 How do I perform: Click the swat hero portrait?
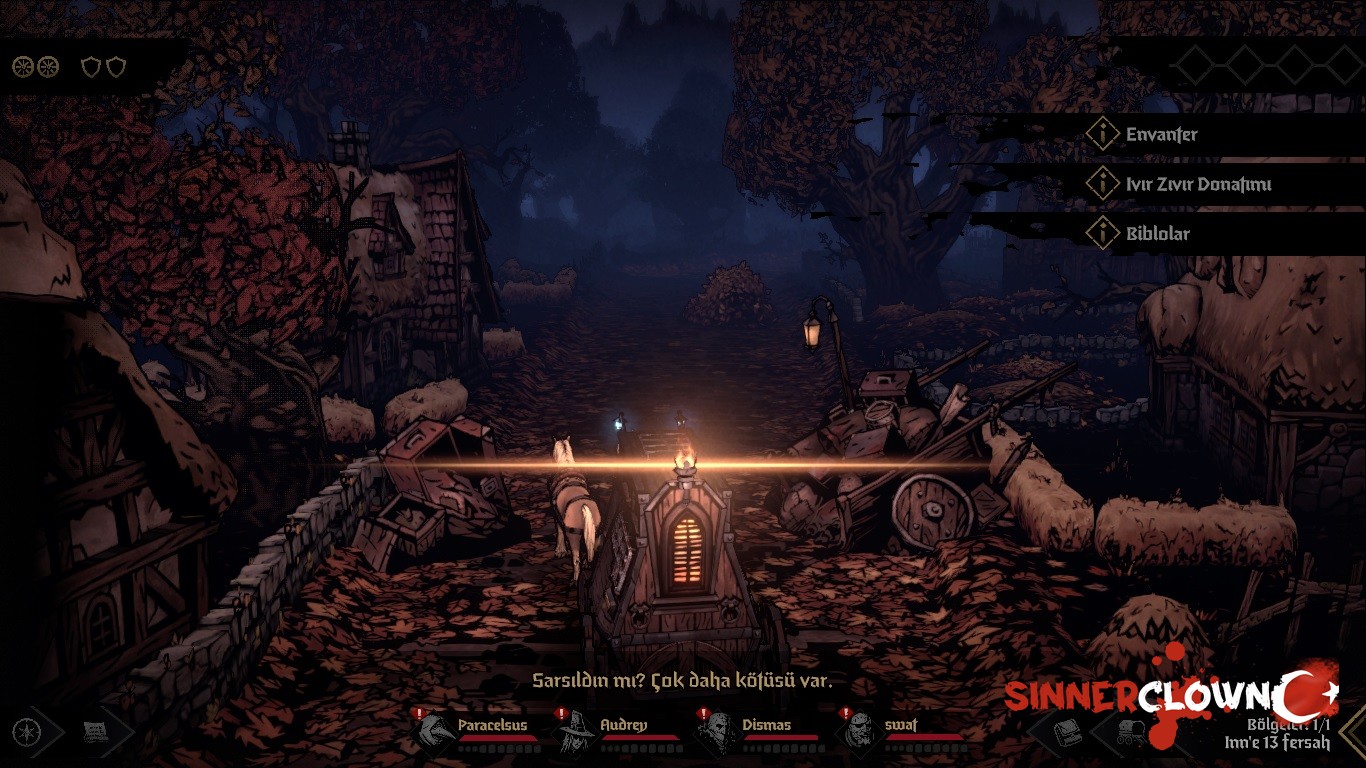click(861, 732)
